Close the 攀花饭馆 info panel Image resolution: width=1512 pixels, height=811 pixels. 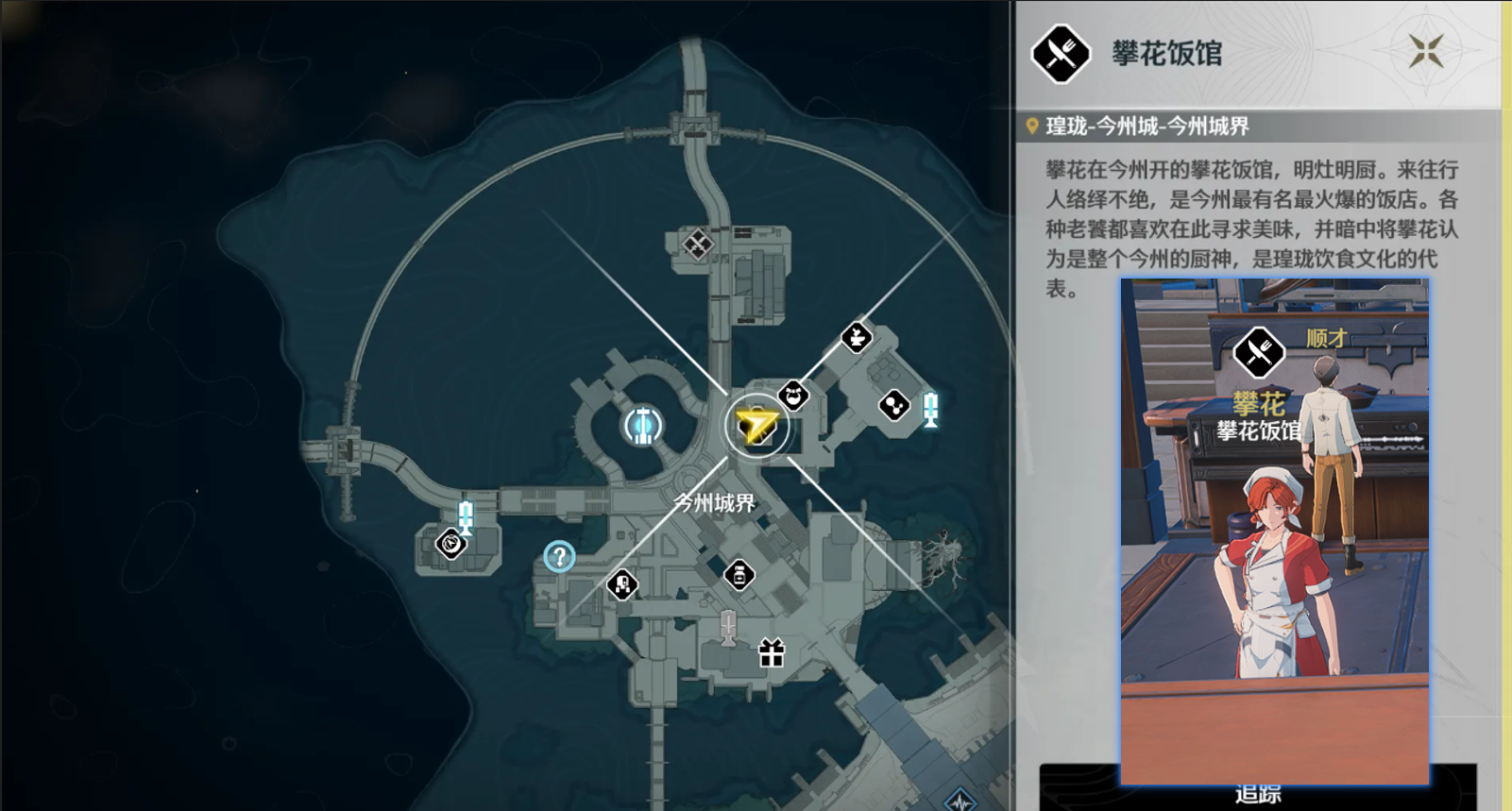click(1426, 51)
